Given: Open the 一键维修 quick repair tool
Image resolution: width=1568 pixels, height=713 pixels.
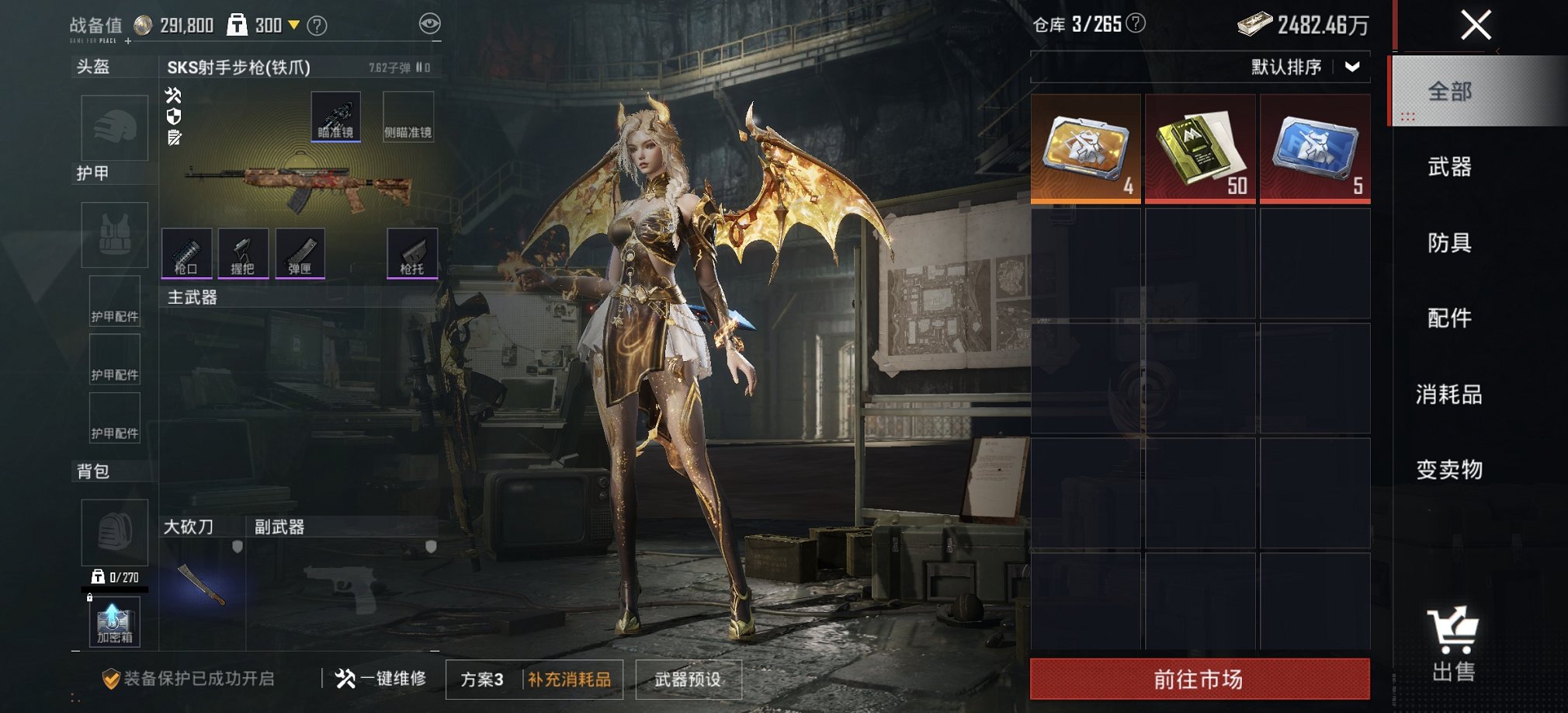Looking at the screenshot, I should coord(382,678).
